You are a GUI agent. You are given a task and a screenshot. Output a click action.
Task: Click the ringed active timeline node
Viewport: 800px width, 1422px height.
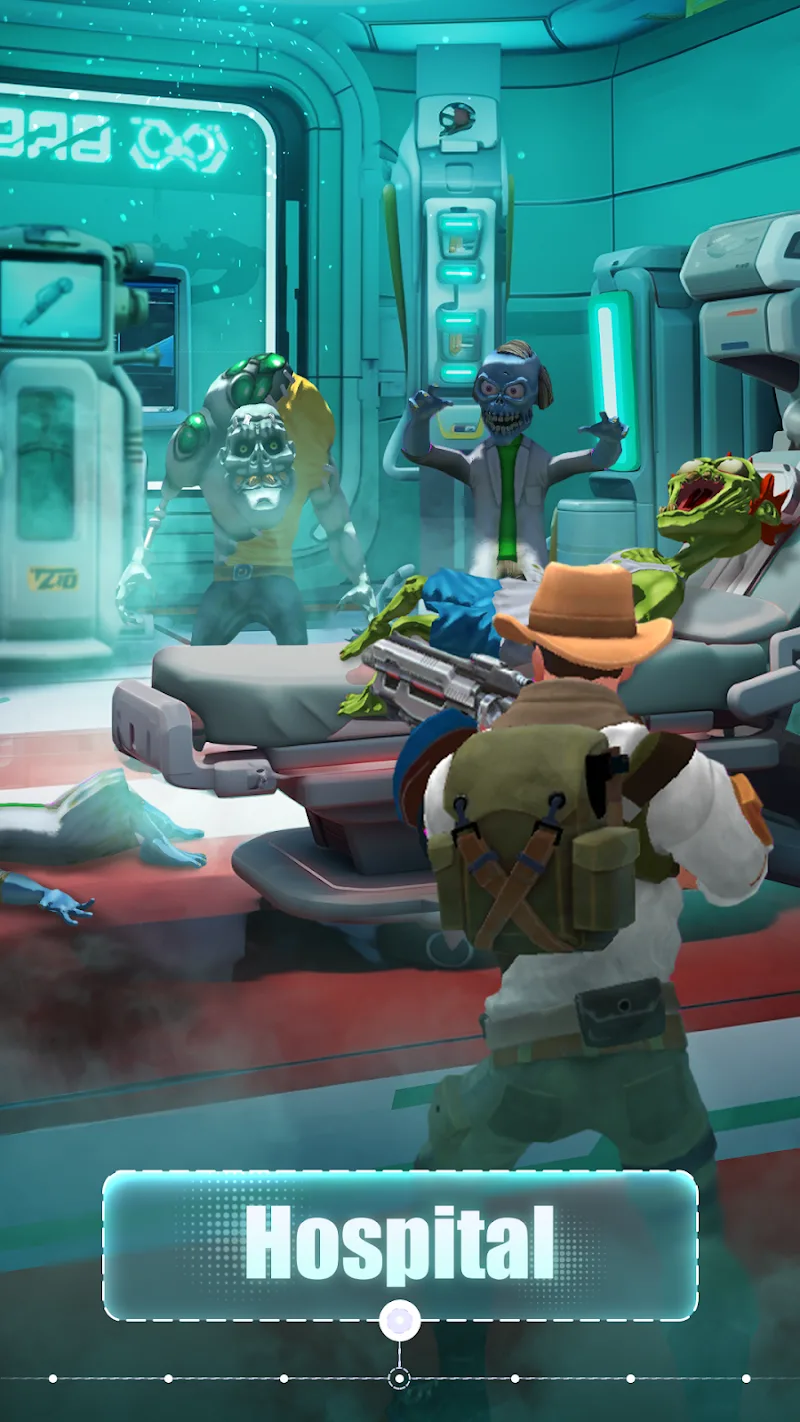coord(399,1379)
